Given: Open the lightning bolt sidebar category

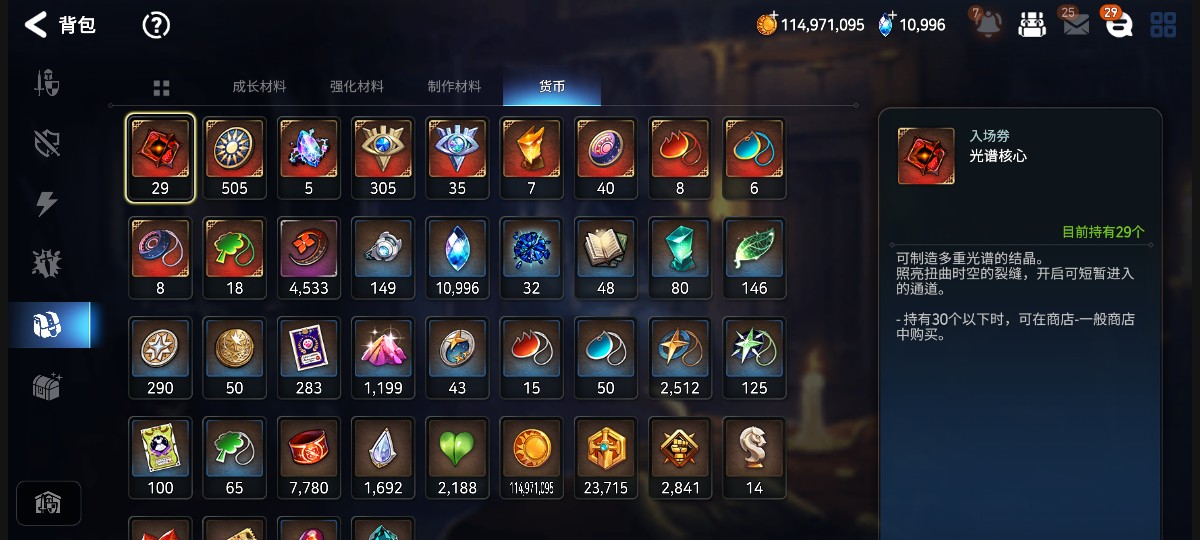Looking at the screenshot, I should tap(48, 203).
